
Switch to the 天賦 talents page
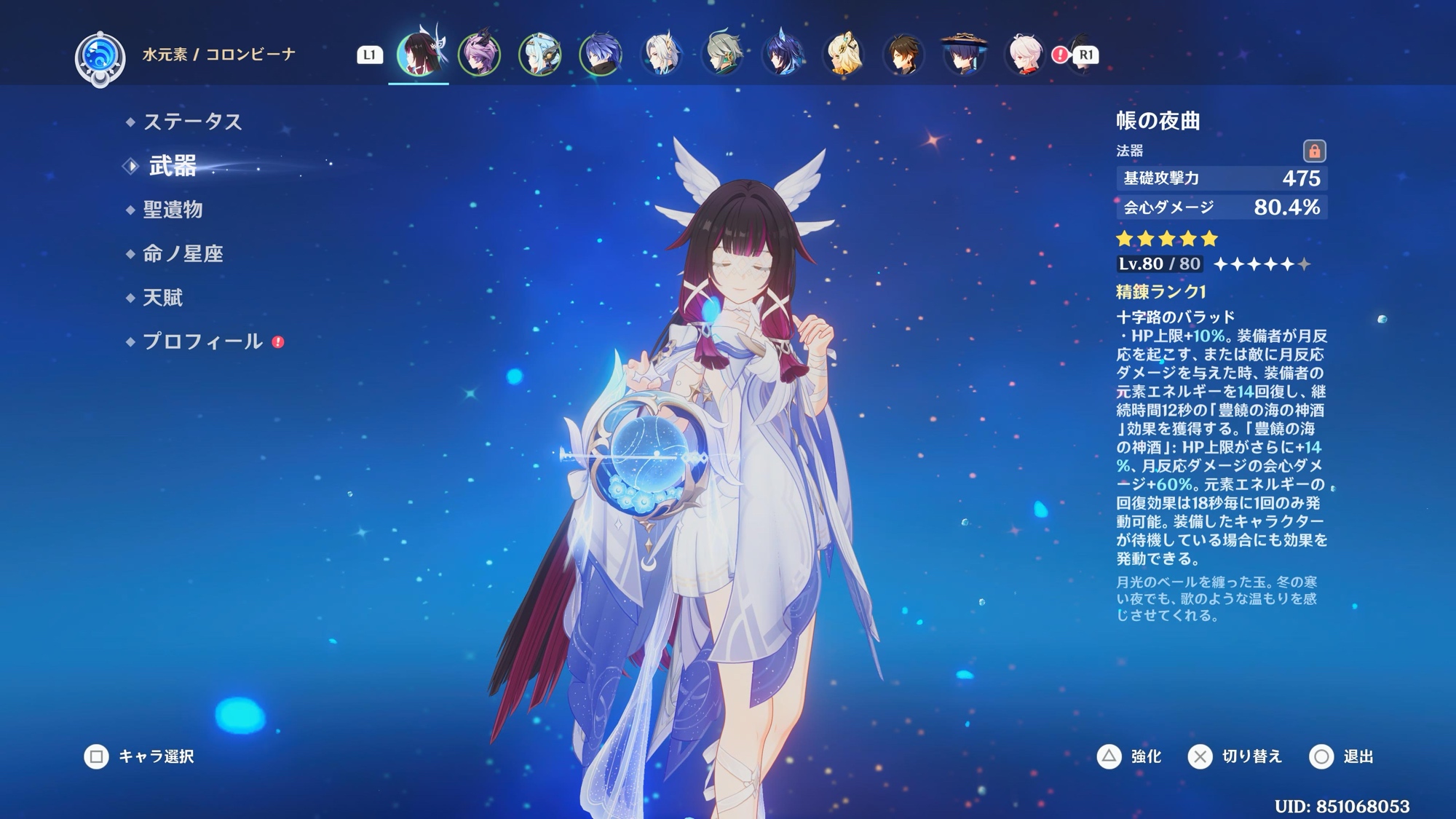[x=162, y=297]
